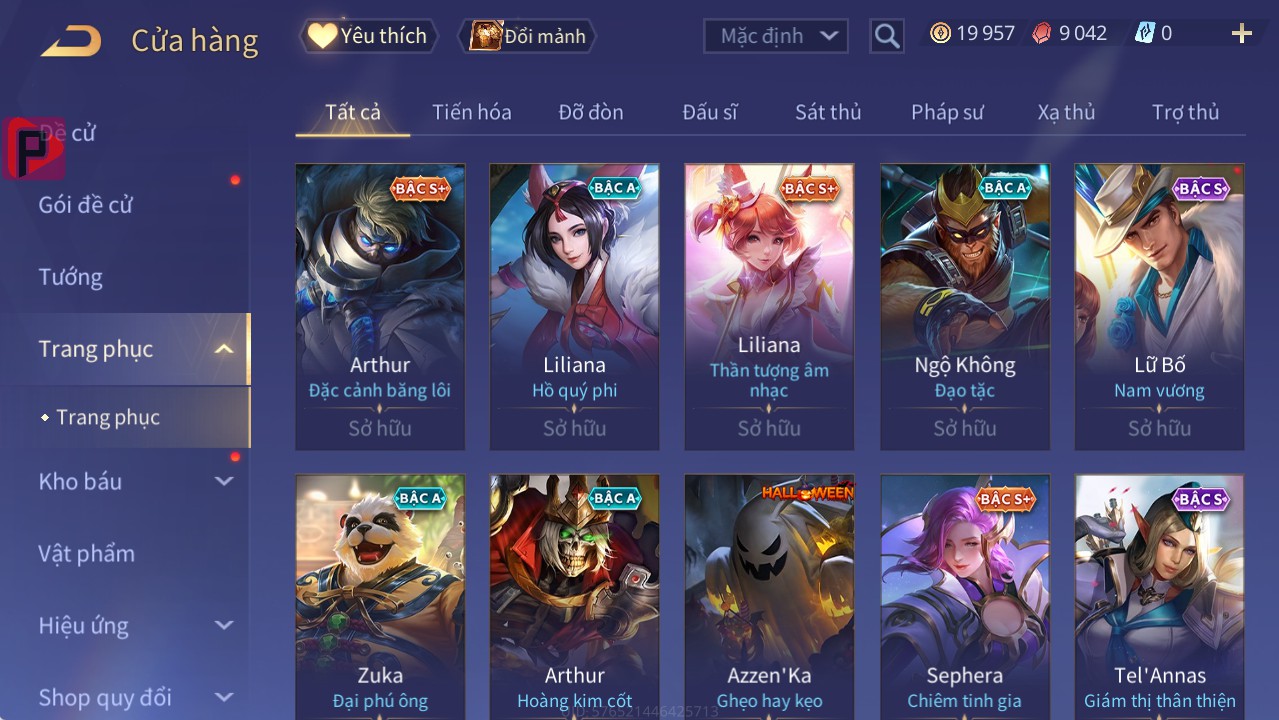Open the Yêu thích favorites list

(368, 36)
